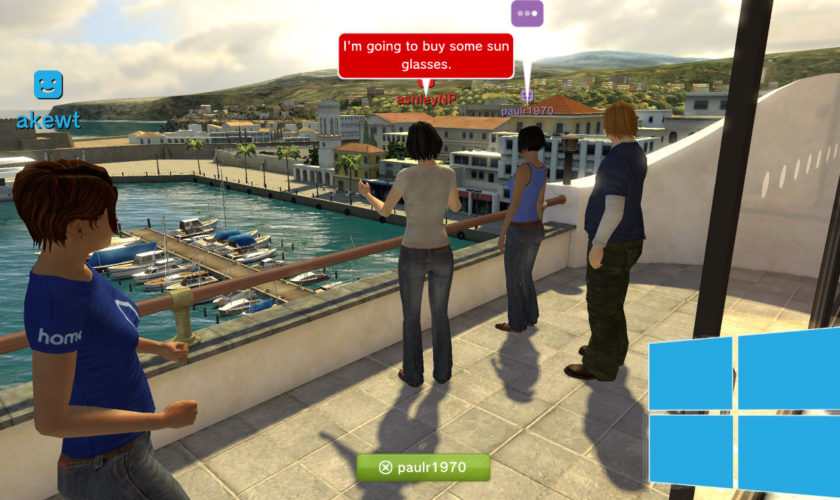Click the purple typing indicator bubble

click(527, 14)
